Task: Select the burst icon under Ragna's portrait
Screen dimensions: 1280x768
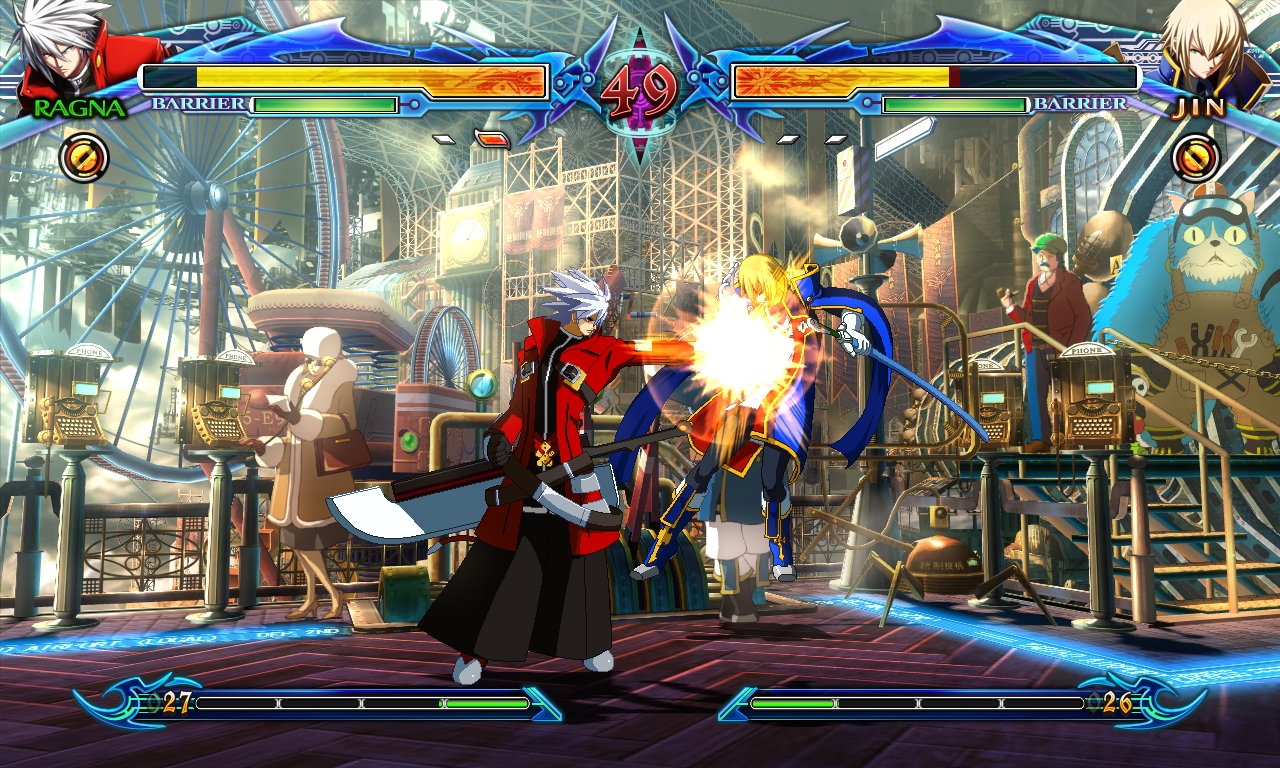Action: [84, 158]
